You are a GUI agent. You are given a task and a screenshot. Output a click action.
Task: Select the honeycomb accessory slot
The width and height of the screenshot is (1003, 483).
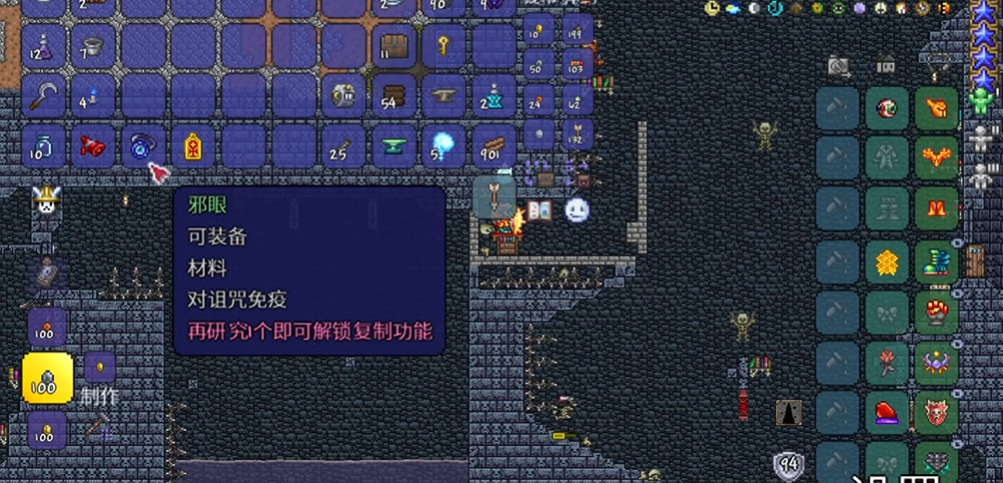click(887, 261)
